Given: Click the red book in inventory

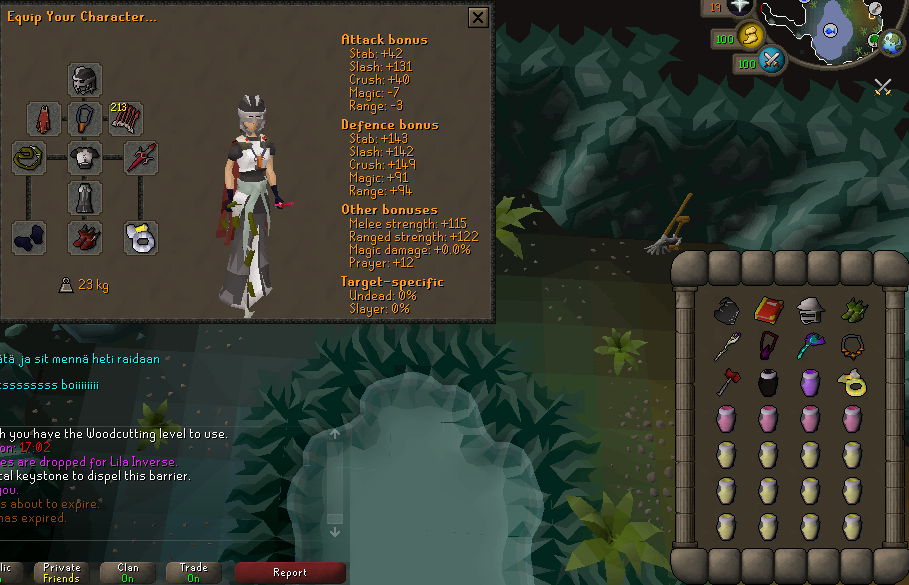Looking at the screenshot, I should (768, 310).
